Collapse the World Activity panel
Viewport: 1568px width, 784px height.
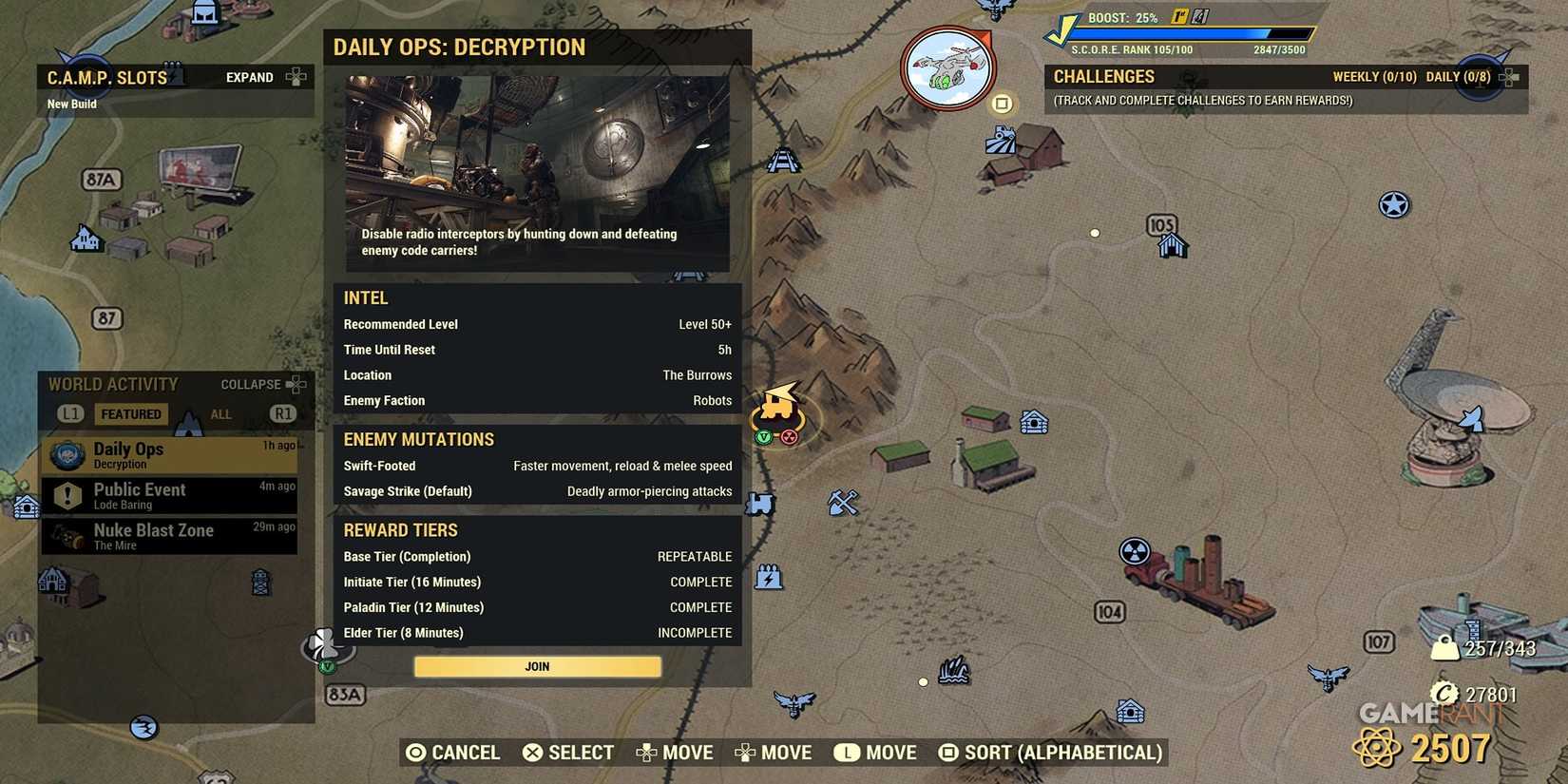(x=251, y=384)
